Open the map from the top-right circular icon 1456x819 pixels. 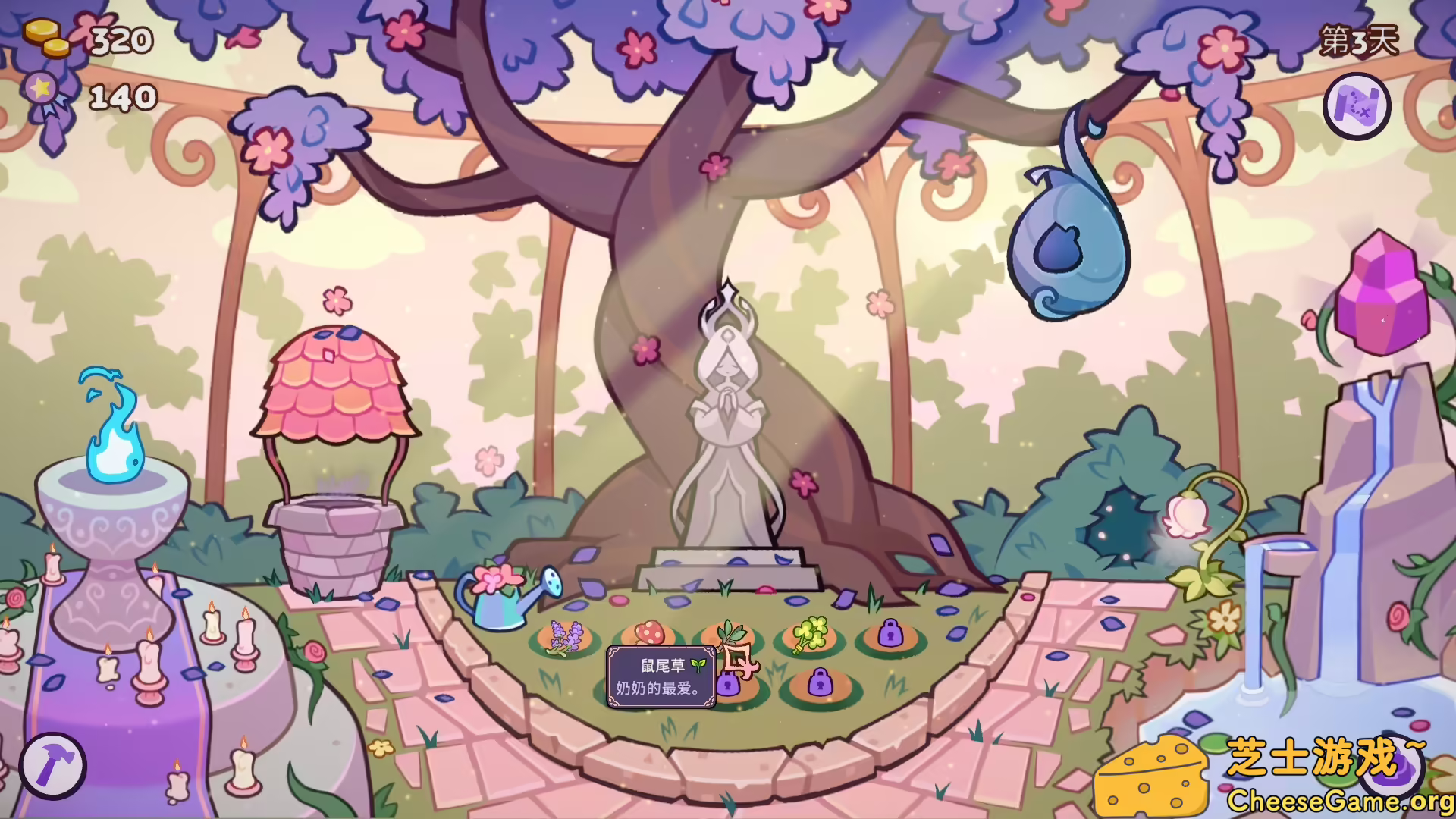point(1357,107)
